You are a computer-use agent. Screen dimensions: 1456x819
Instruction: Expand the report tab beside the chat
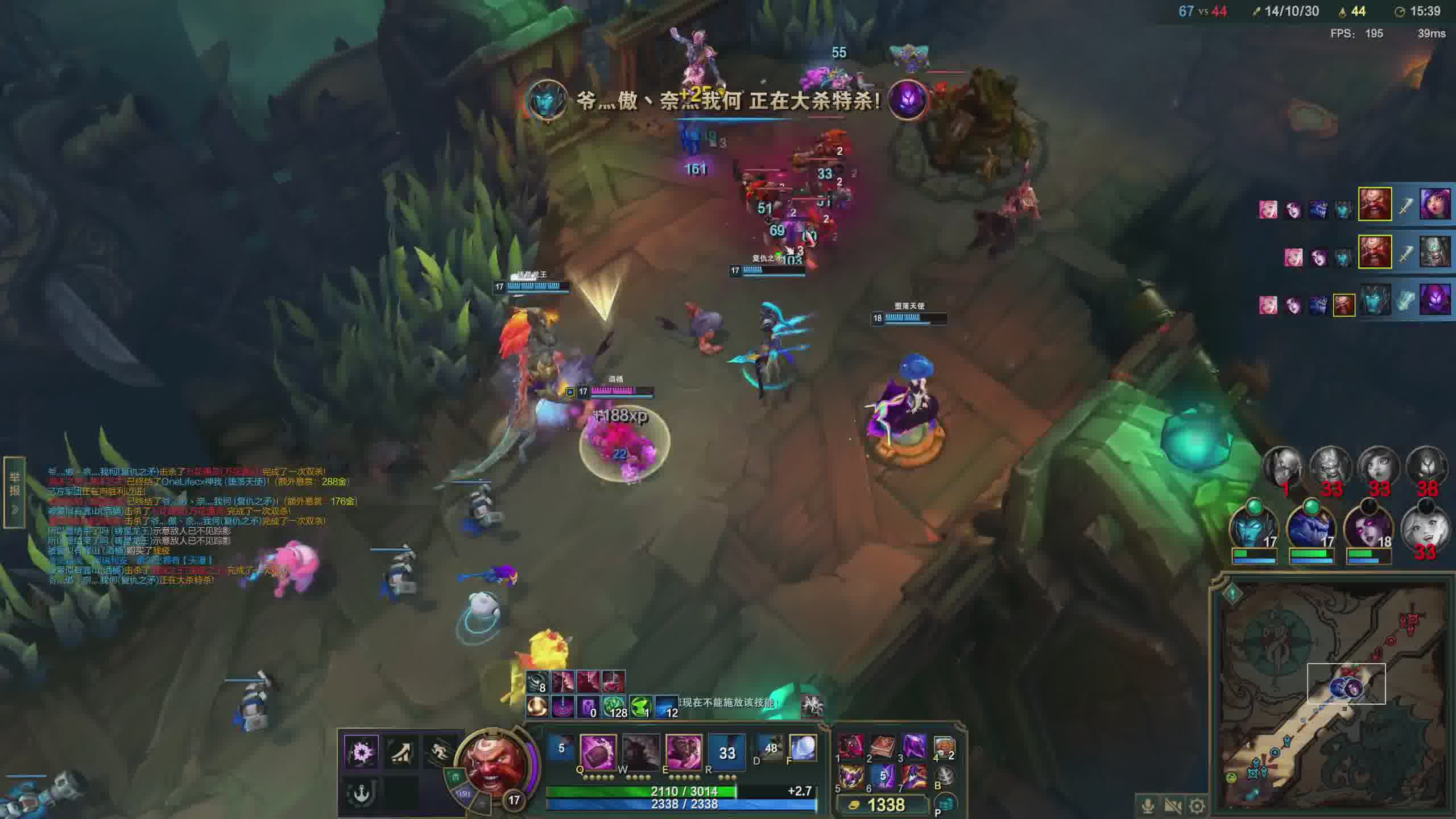pos(15,493)
